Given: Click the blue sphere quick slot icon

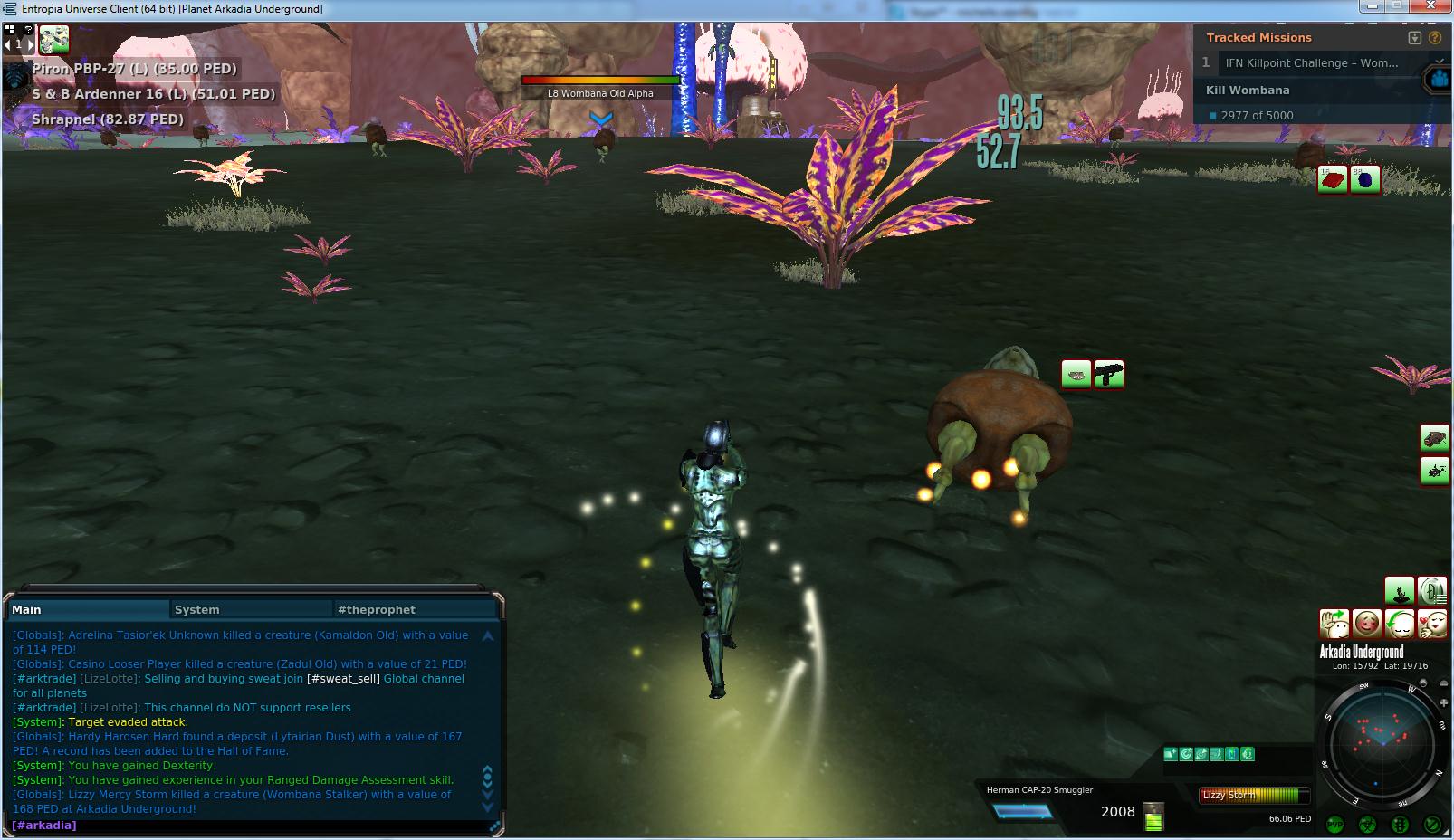Looking at the screenshot, I should 1364,179.
